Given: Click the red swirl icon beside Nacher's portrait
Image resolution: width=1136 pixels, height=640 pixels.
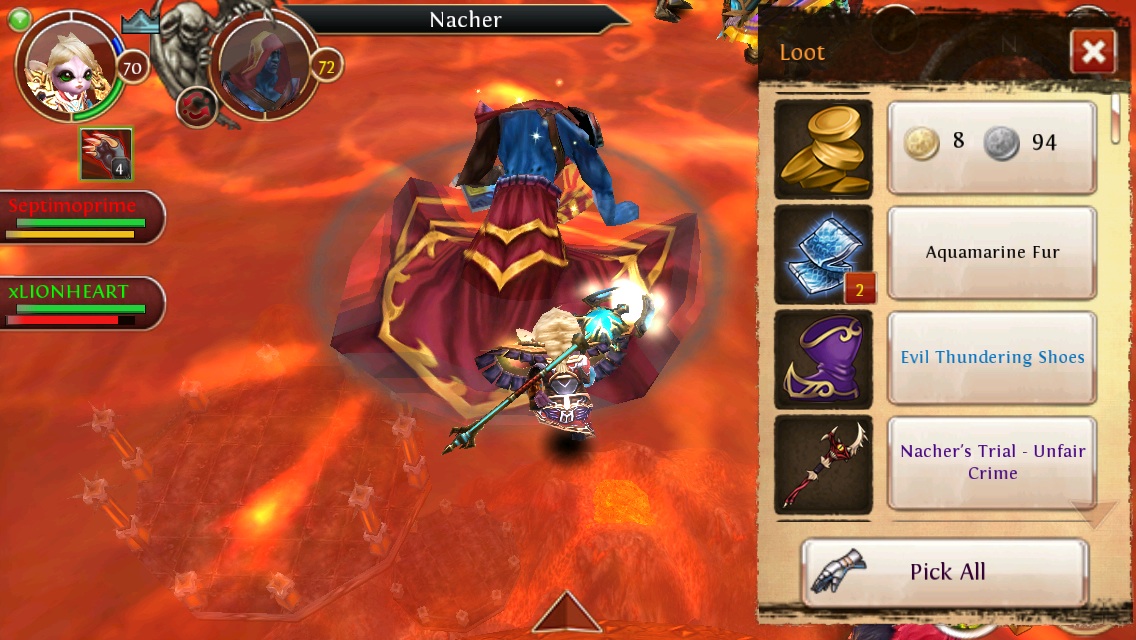Looking at the screenshot, I should [x=195, y=105].
